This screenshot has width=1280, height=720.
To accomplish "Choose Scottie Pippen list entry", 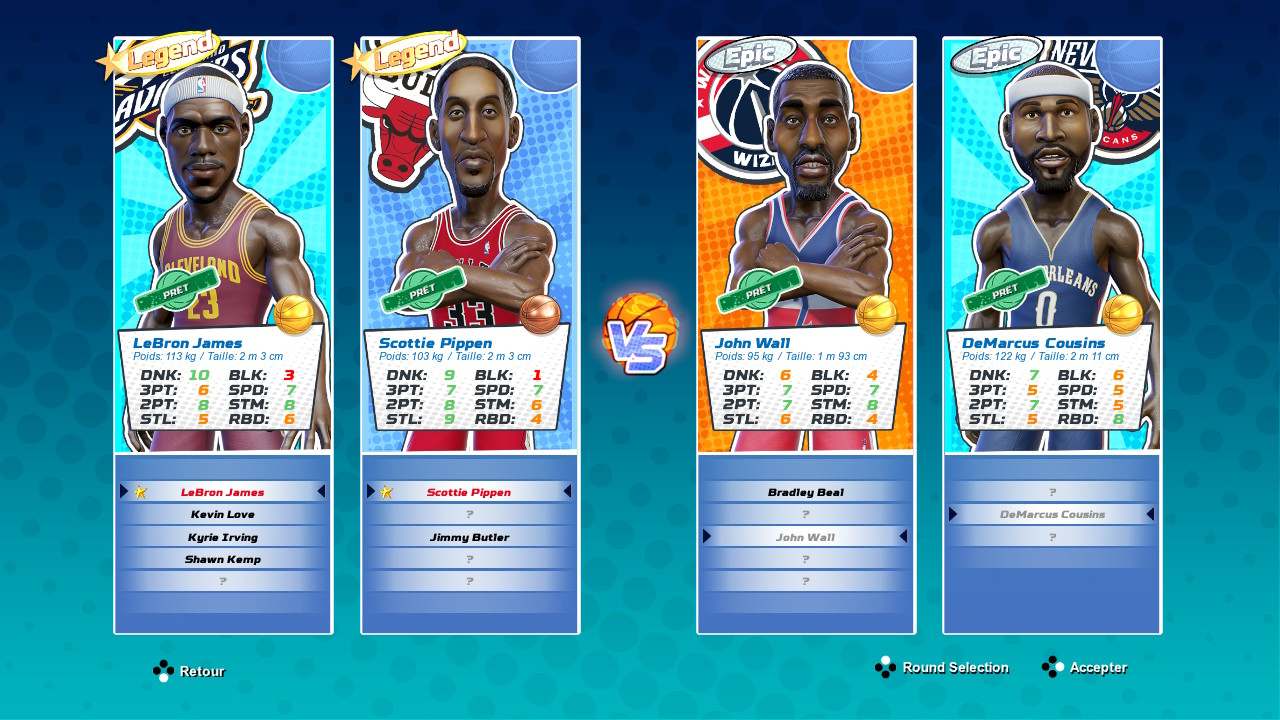I will [x=469, y=492].
